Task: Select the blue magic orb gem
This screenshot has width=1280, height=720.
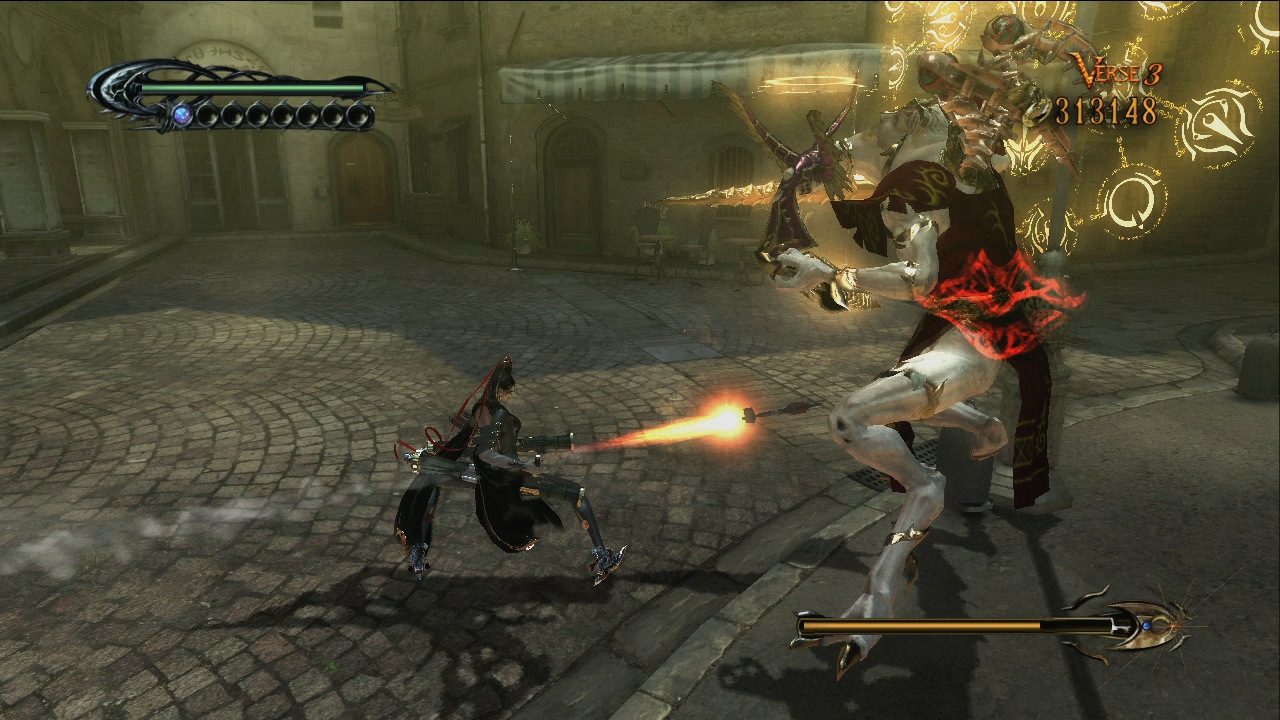Action: (x=182, y=116)
